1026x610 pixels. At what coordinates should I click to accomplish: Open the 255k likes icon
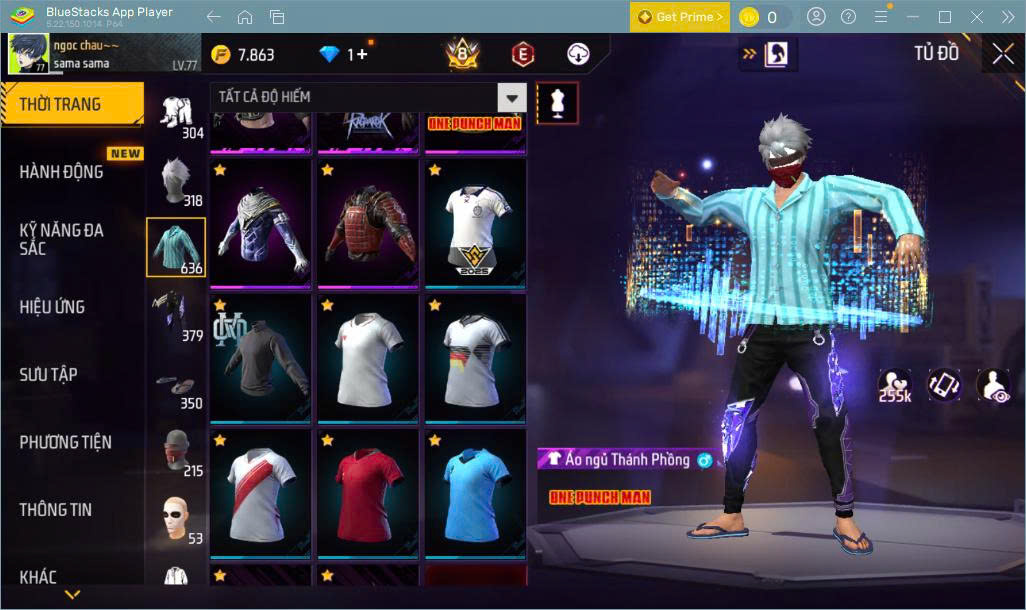tap(894, 385)
